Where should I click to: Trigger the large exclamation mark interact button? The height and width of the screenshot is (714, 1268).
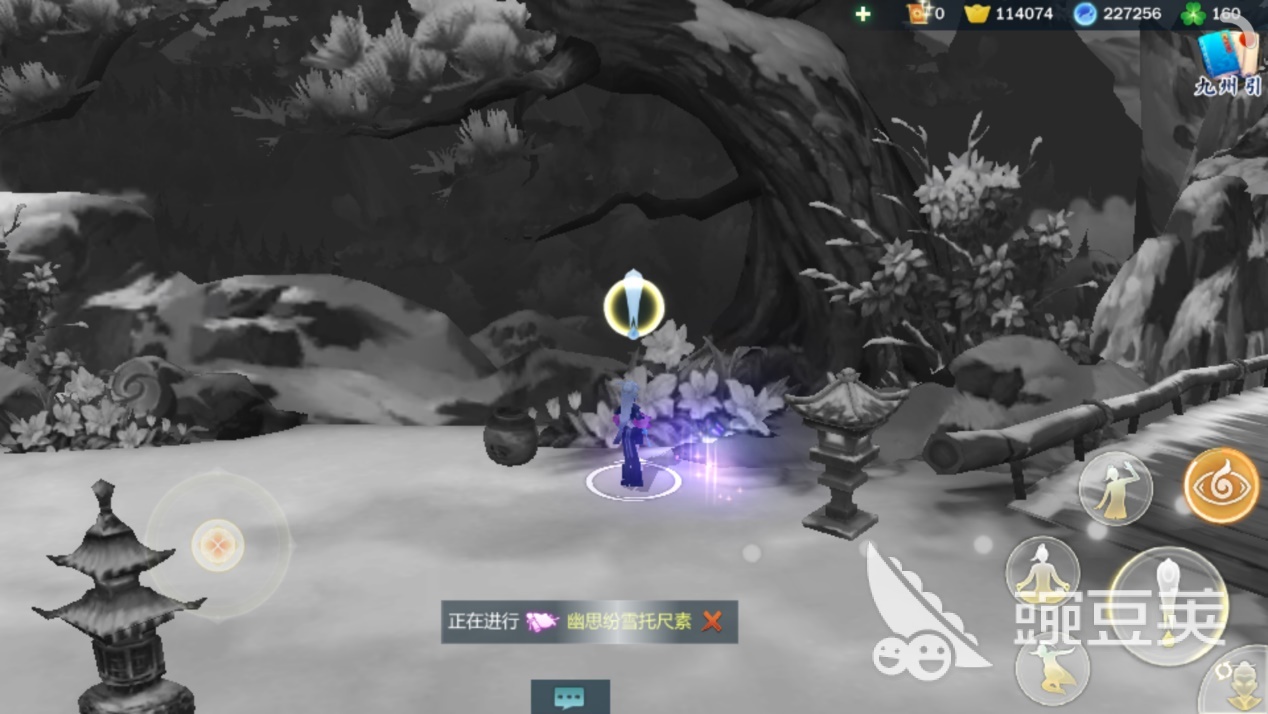tap(1168, 605)
